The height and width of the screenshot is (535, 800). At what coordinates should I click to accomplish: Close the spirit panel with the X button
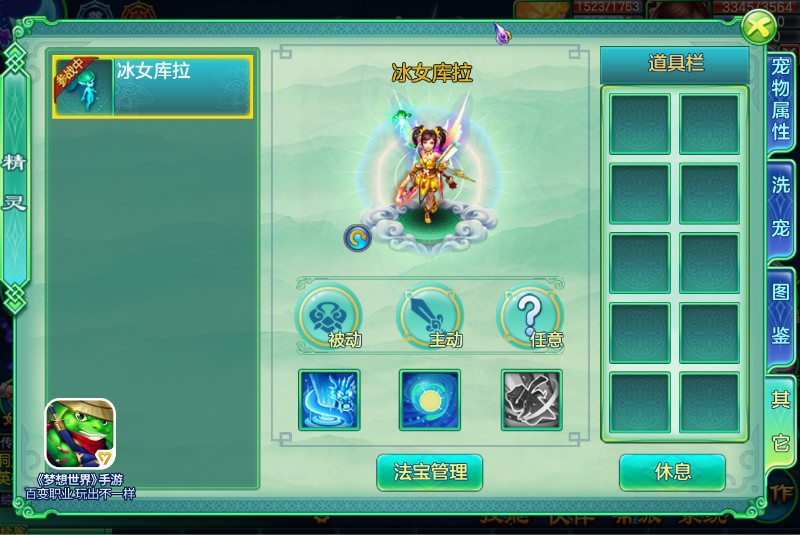coord(758,27)
